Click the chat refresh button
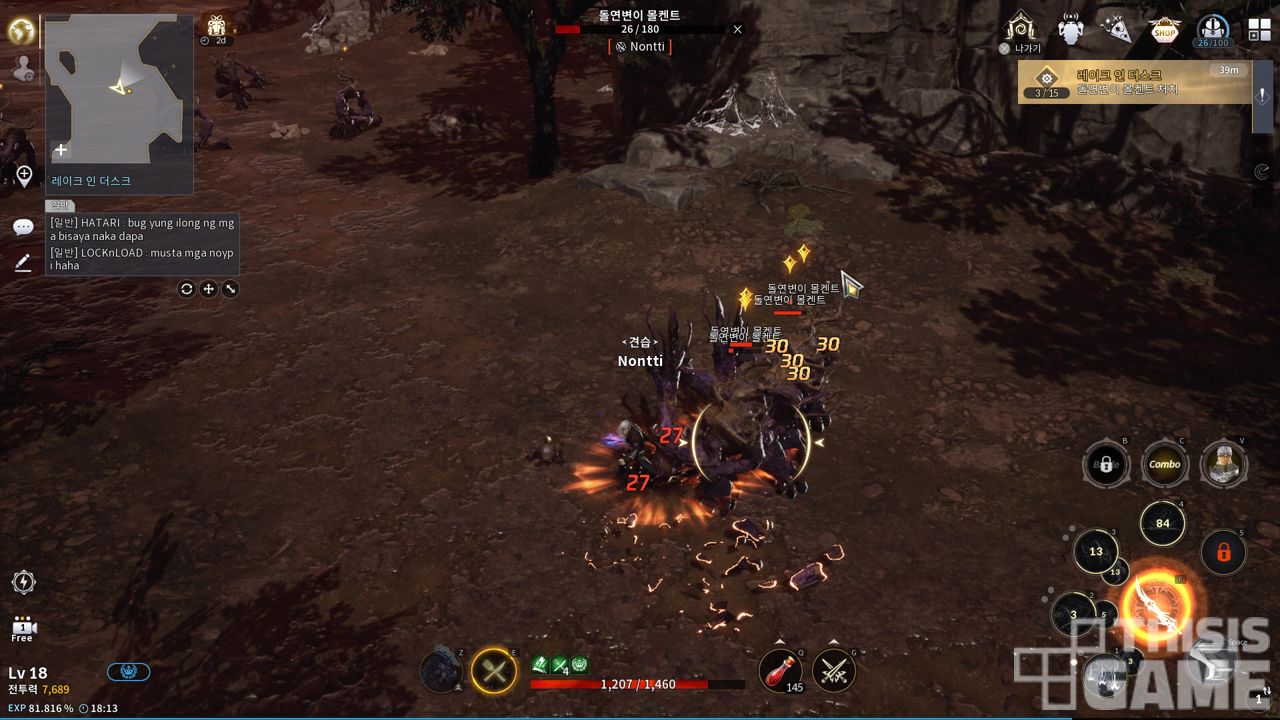The height and width of the screenshot is (720, 1280). (186, 289)
